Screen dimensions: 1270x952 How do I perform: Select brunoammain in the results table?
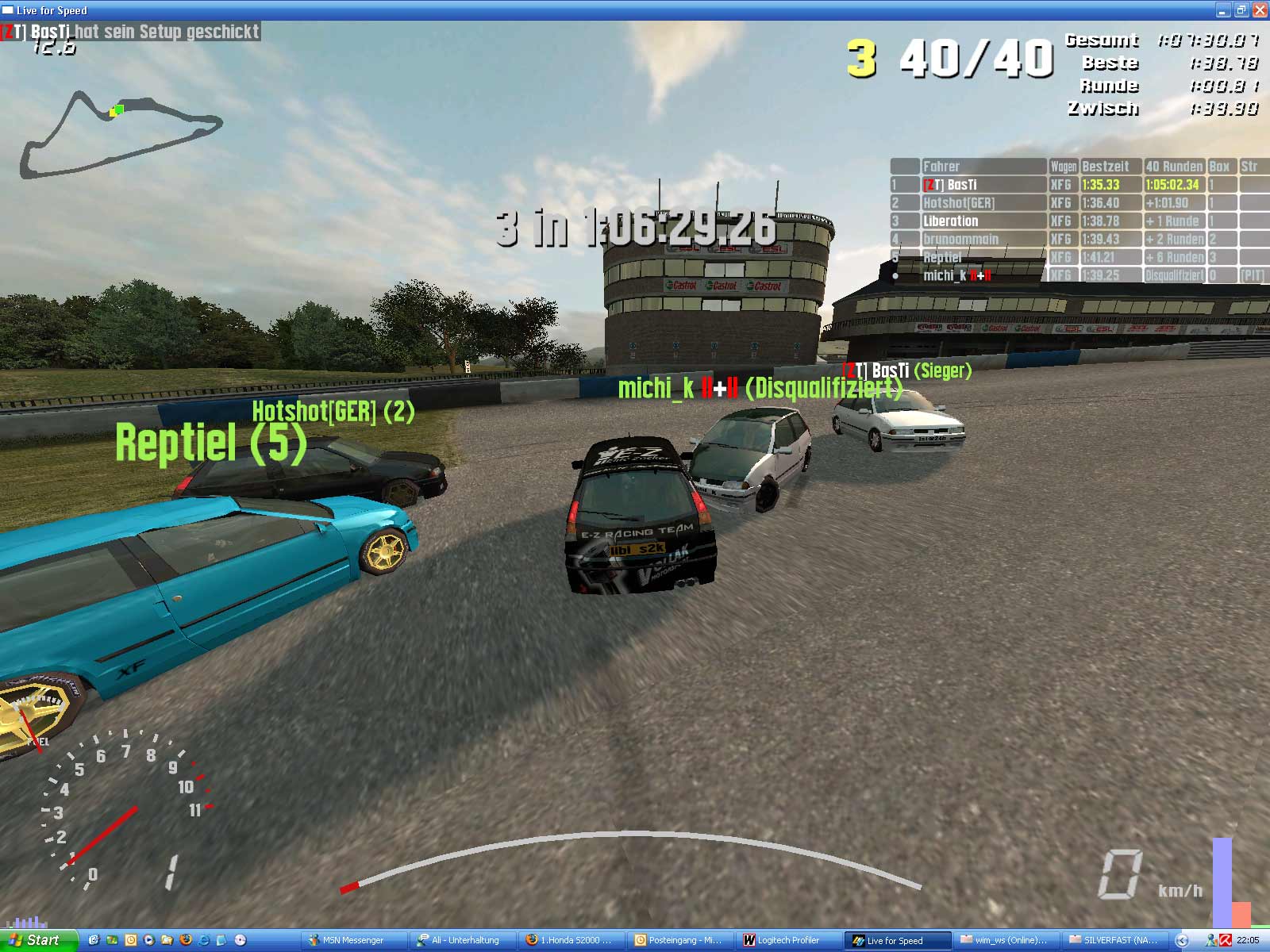(960, 240)
